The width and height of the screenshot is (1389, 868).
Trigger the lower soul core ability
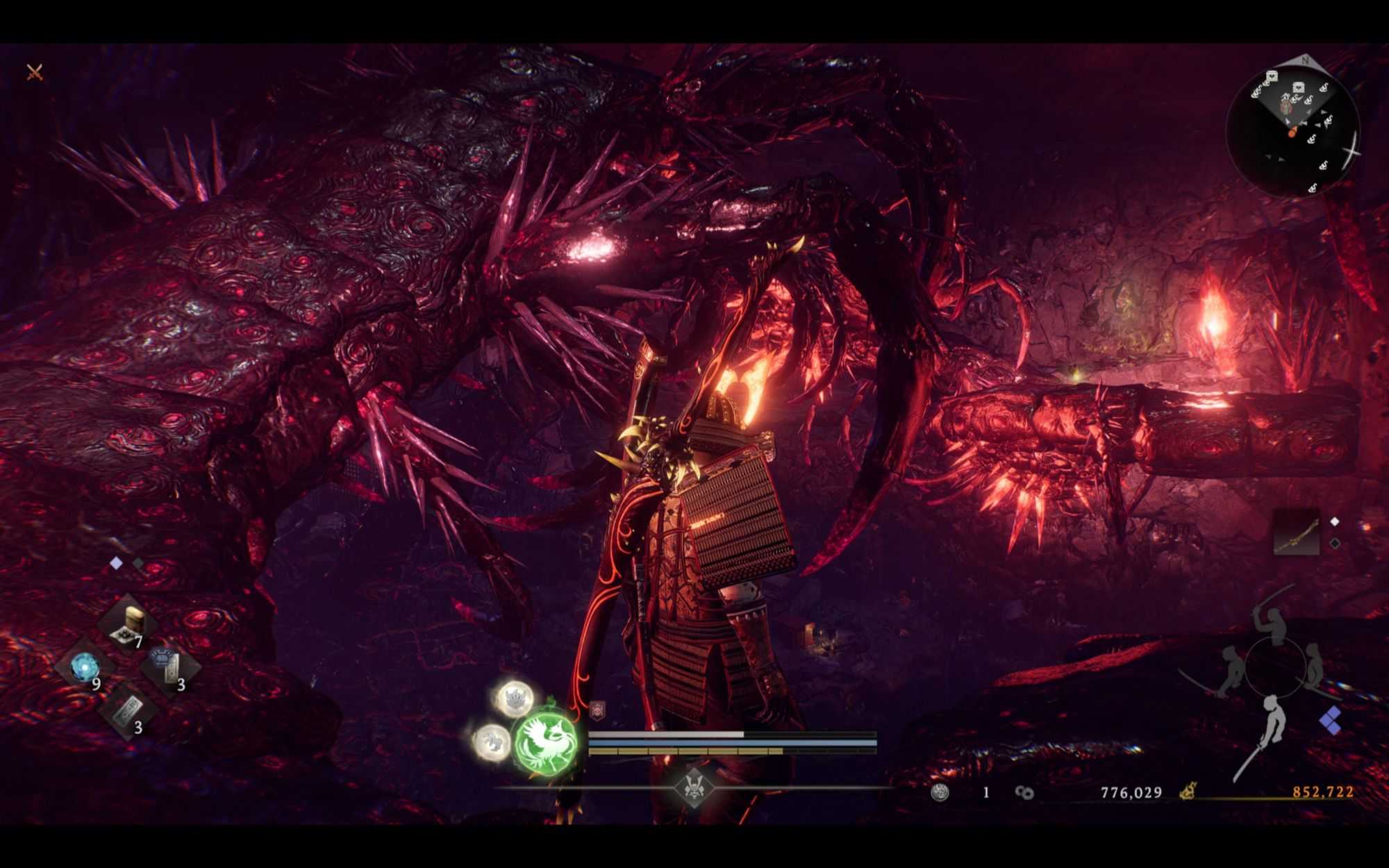pyautogui.click(x=492, y=740)
